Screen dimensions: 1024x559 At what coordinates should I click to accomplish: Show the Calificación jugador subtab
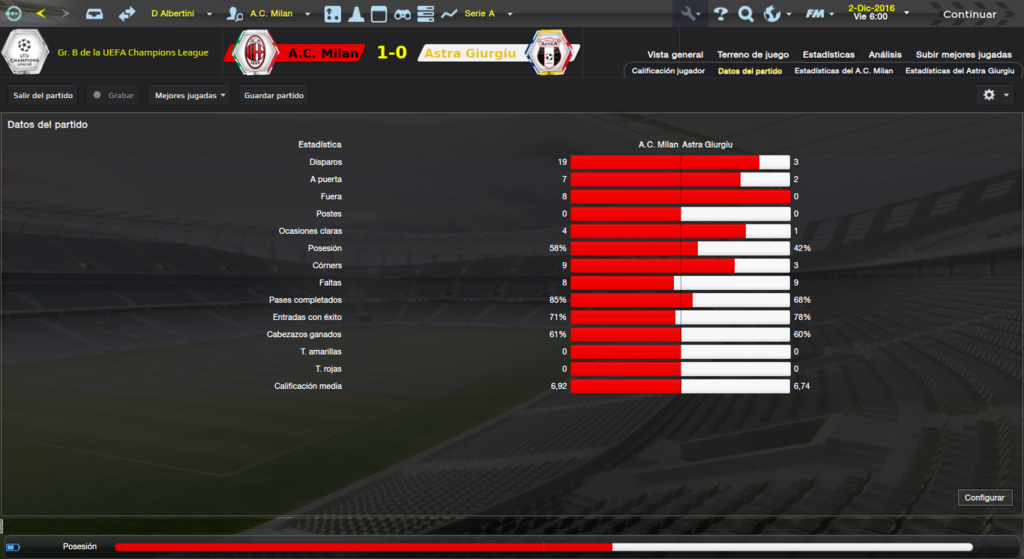click(x=668, y=71)
